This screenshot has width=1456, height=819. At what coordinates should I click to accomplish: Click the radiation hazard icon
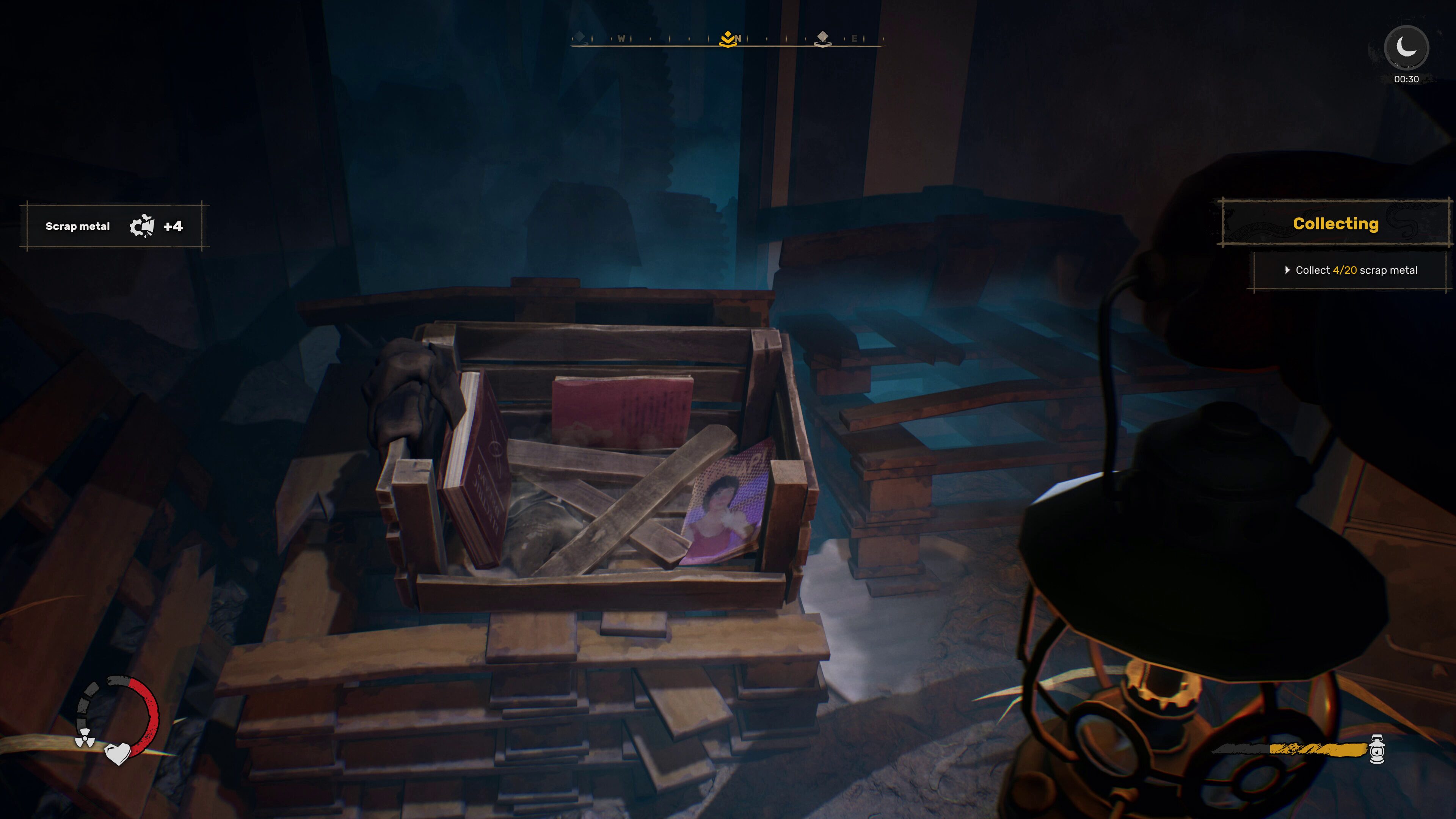click(85, 737)
